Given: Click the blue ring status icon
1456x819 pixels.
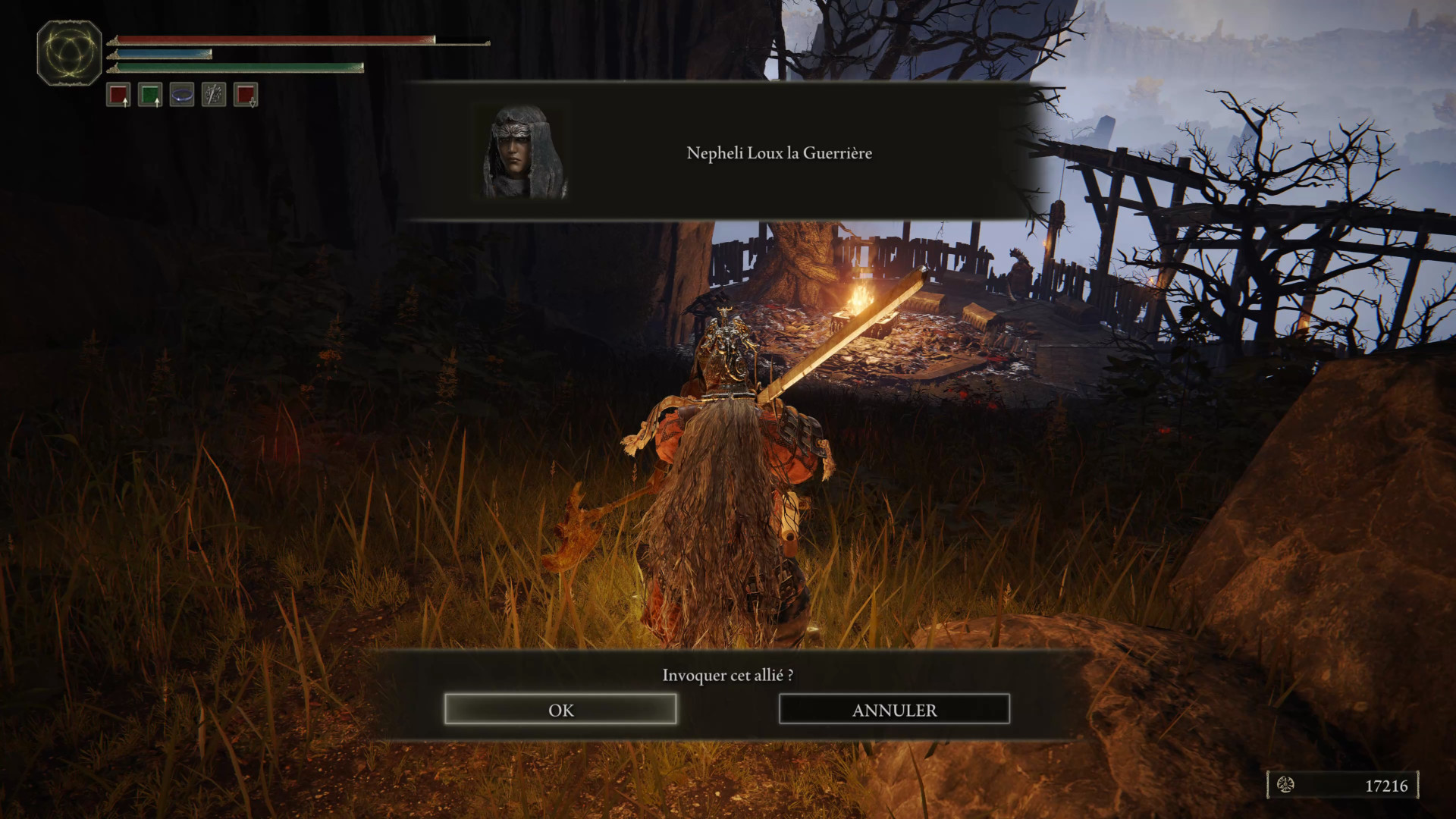Looking at the screenshot, I should (182, 95).
